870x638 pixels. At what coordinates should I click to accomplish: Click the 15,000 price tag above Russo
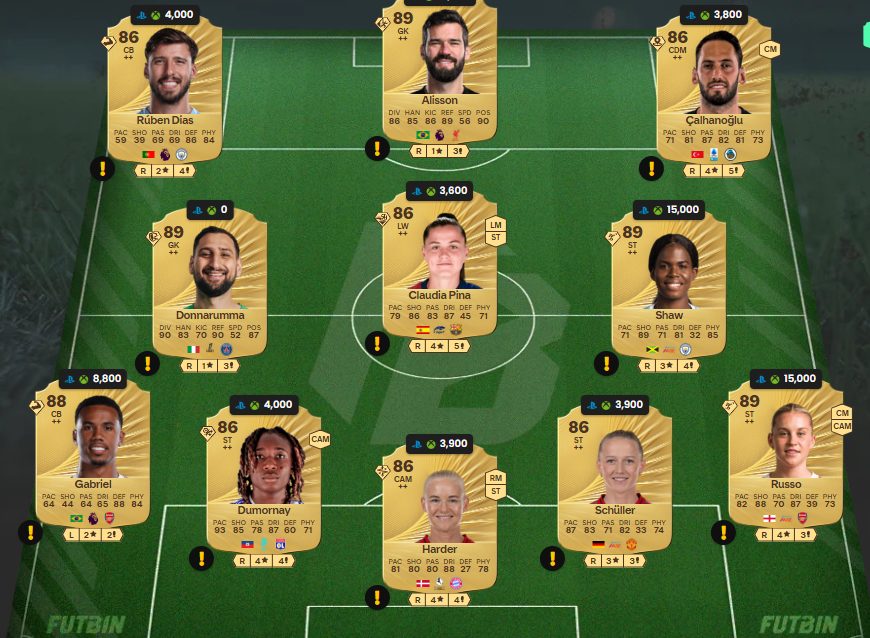click(x=788, y=379)
